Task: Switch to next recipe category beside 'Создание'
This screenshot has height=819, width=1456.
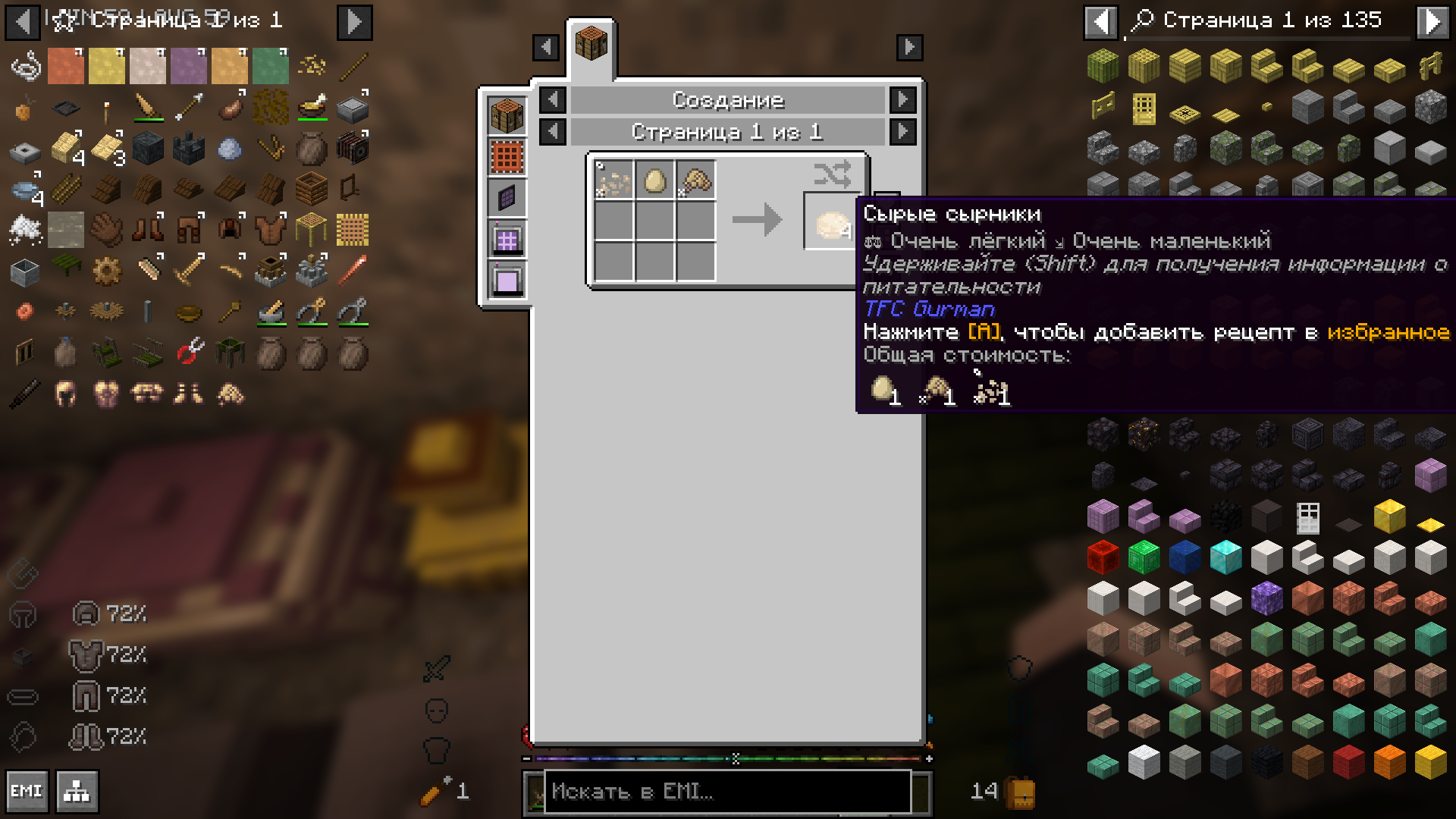Action: coord(902,99)
